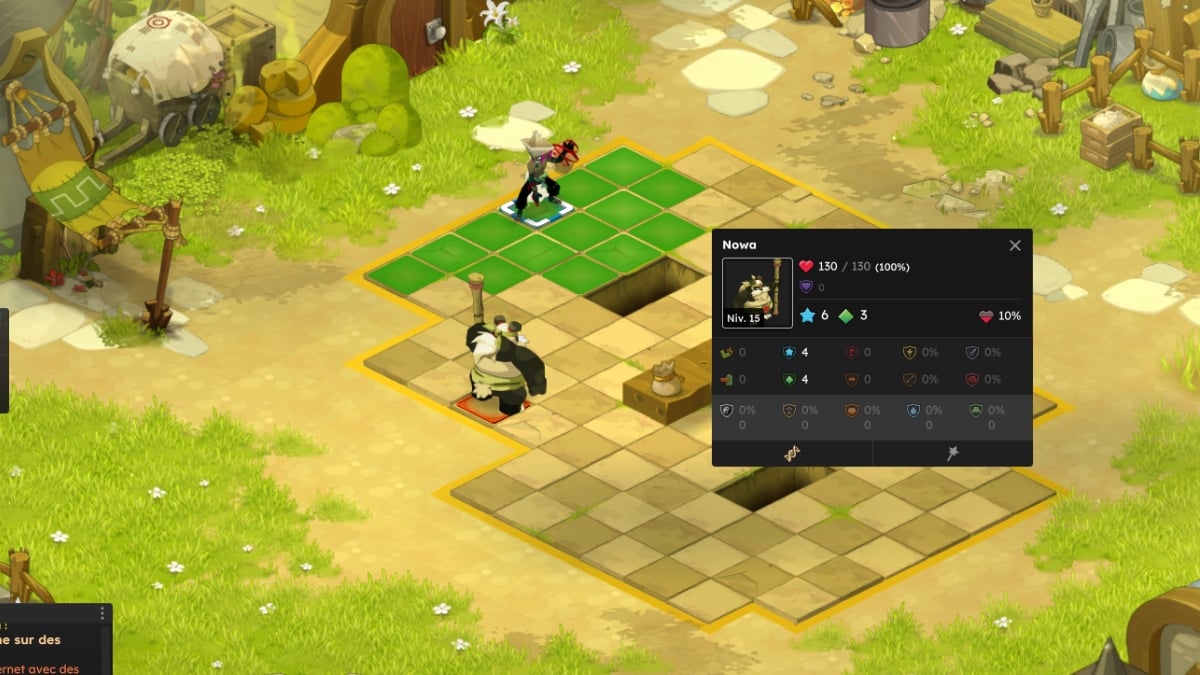Close the Nowa info panel
The width and height of the screenshot is (1200, 675).
[1015, 246]
